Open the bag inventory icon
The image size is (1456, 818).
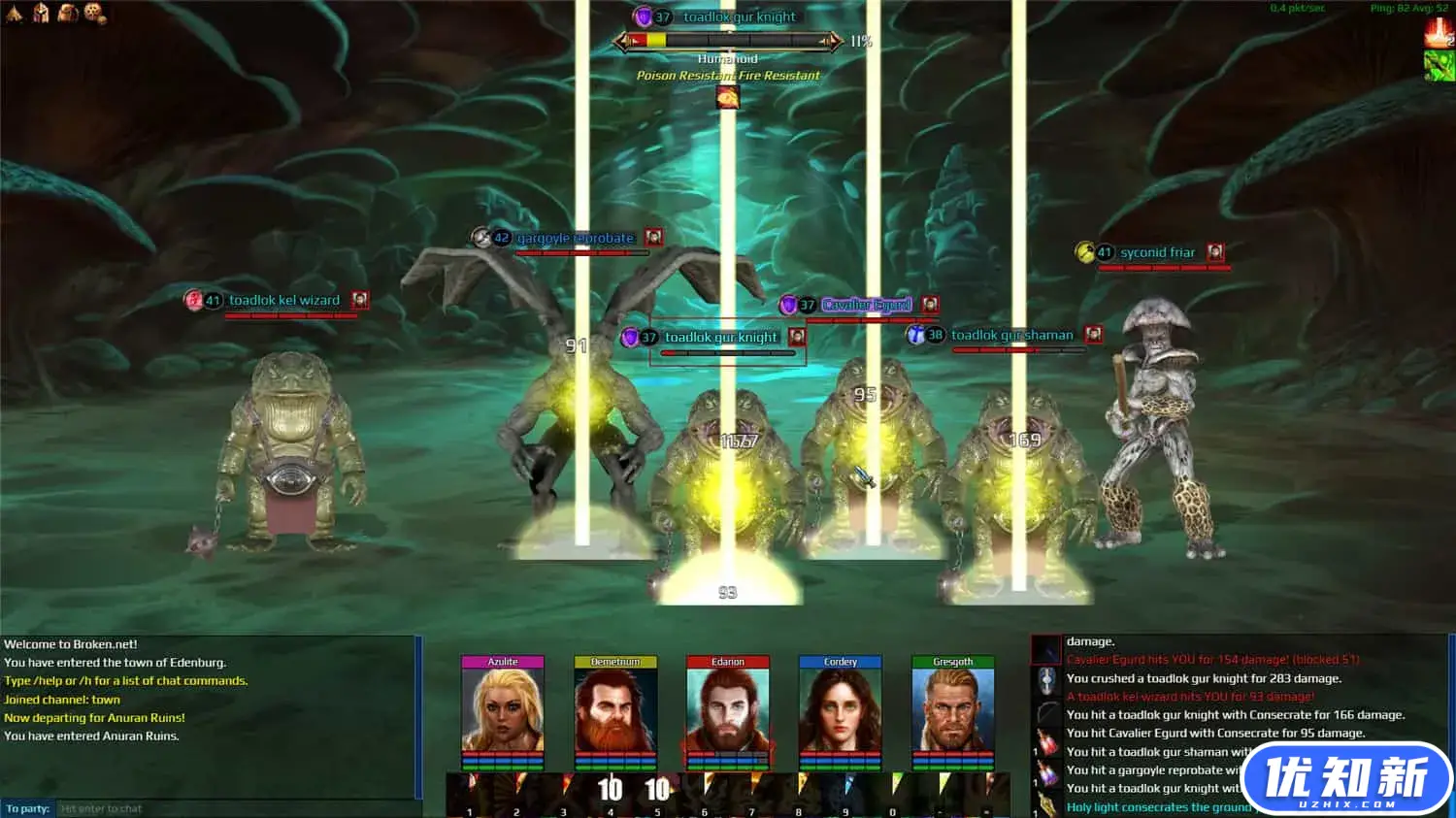pos(68,13)
